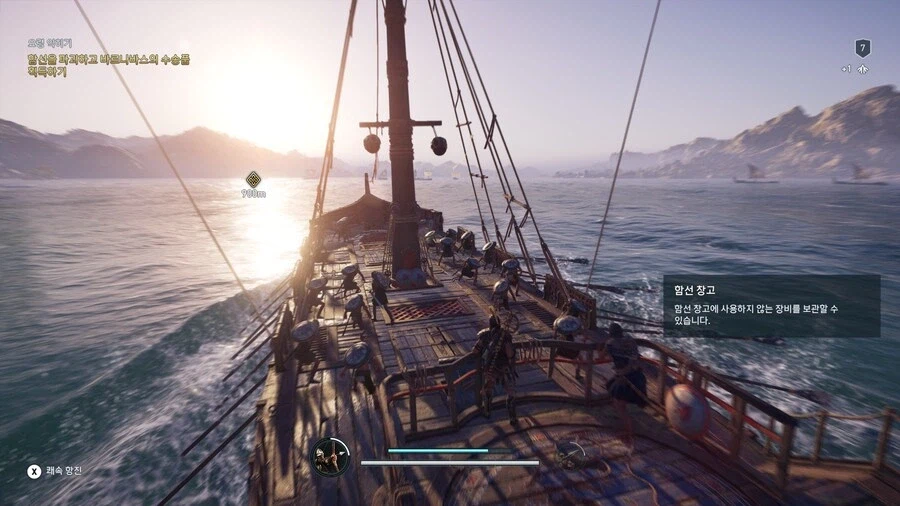Screen dimensions: 900x506
Task: Open the tracked quest objective text
Action: click(x=108, y=66)
